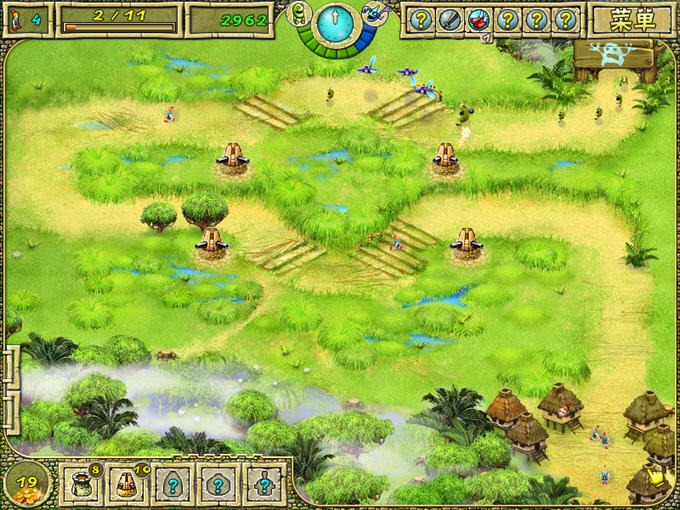This screenshot has width=680, height=510.
Task: Open the 菜單 menu
Action: 631,18
